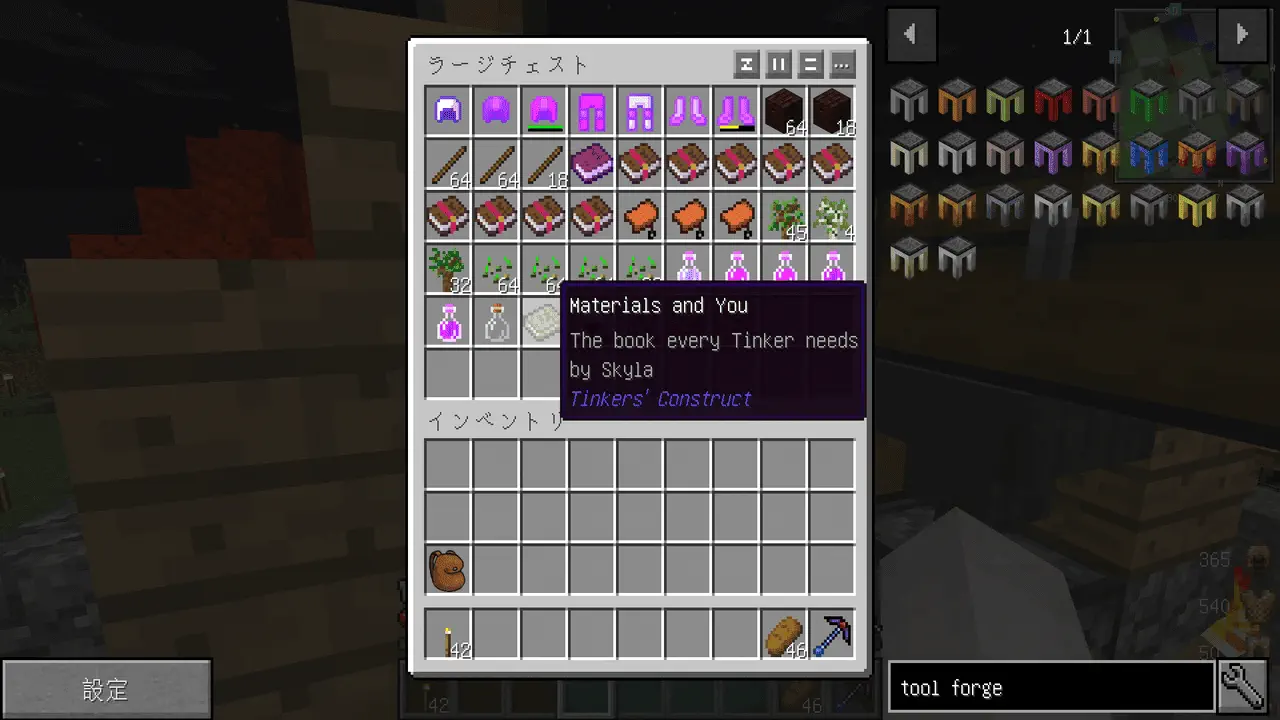Select the empty glass bottle
The width and height of the screenshot is (1280, 720).
496,323
